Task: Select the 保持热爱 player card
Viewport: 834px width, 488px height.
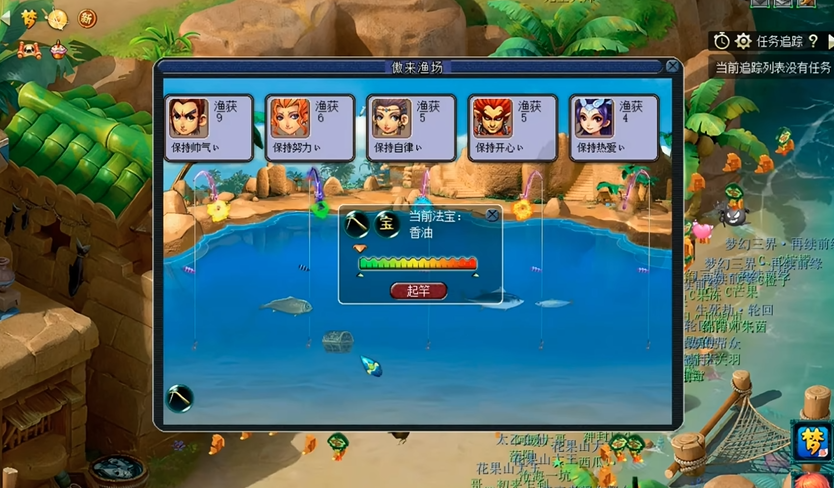Action: (613, 127)
